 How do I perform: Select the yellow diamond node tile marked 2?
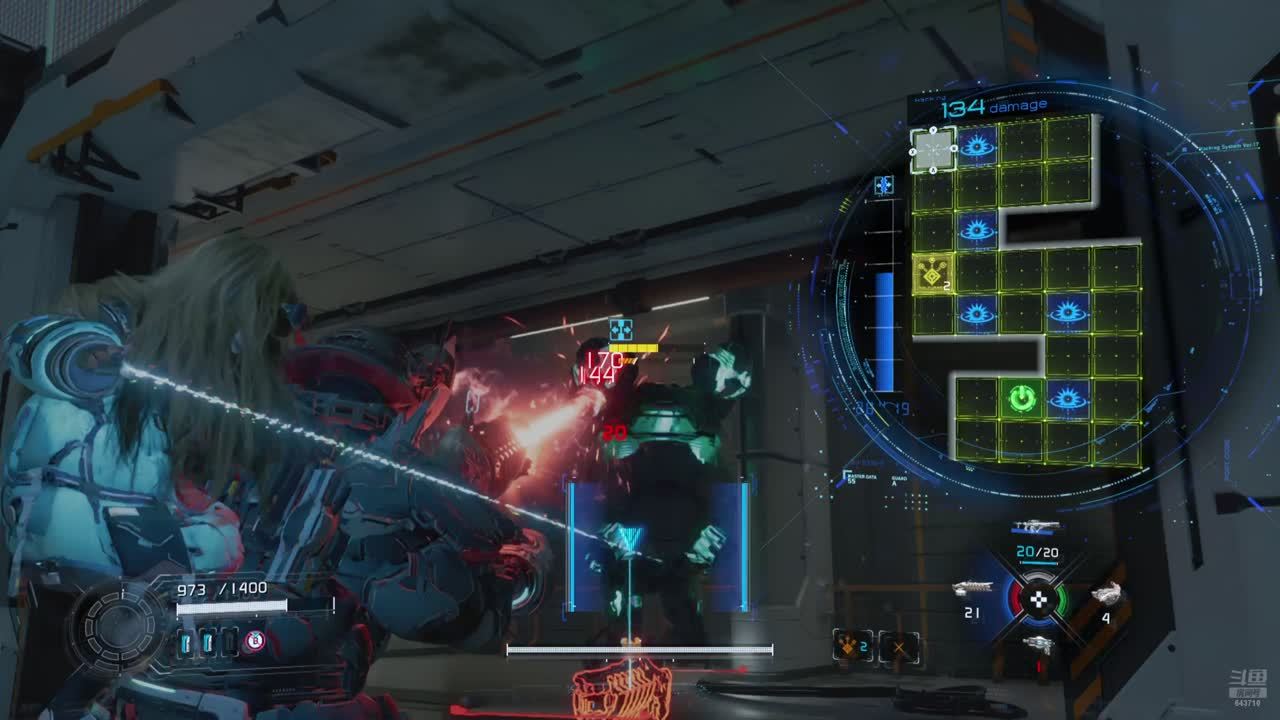[933, 273]
